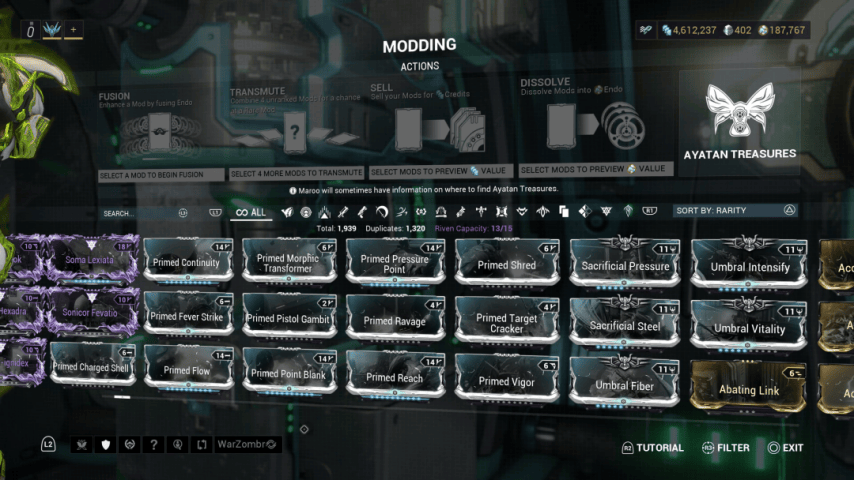
Task: Pick the Primed Target Cracker mod
Action: click(507, 322)
